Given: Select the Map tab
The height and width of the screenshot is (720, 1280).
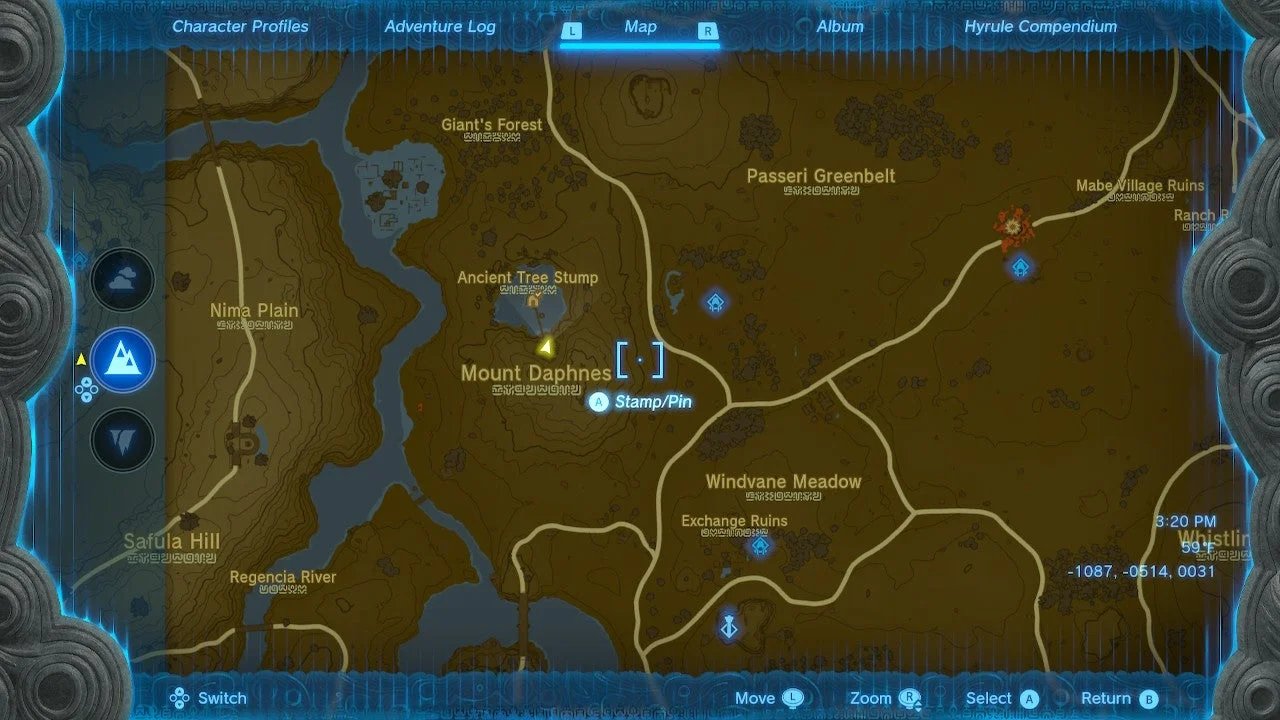Looking at the screenshot, I should click(x=640, y=27).
